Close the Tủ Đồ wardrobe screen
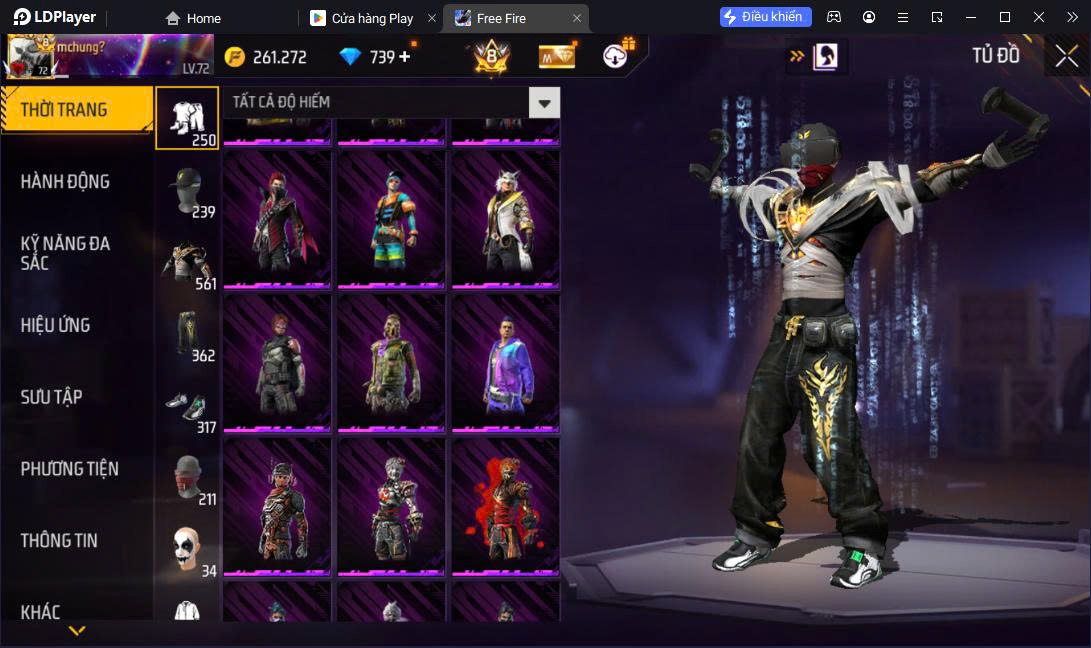 (x=1067, y=56)
